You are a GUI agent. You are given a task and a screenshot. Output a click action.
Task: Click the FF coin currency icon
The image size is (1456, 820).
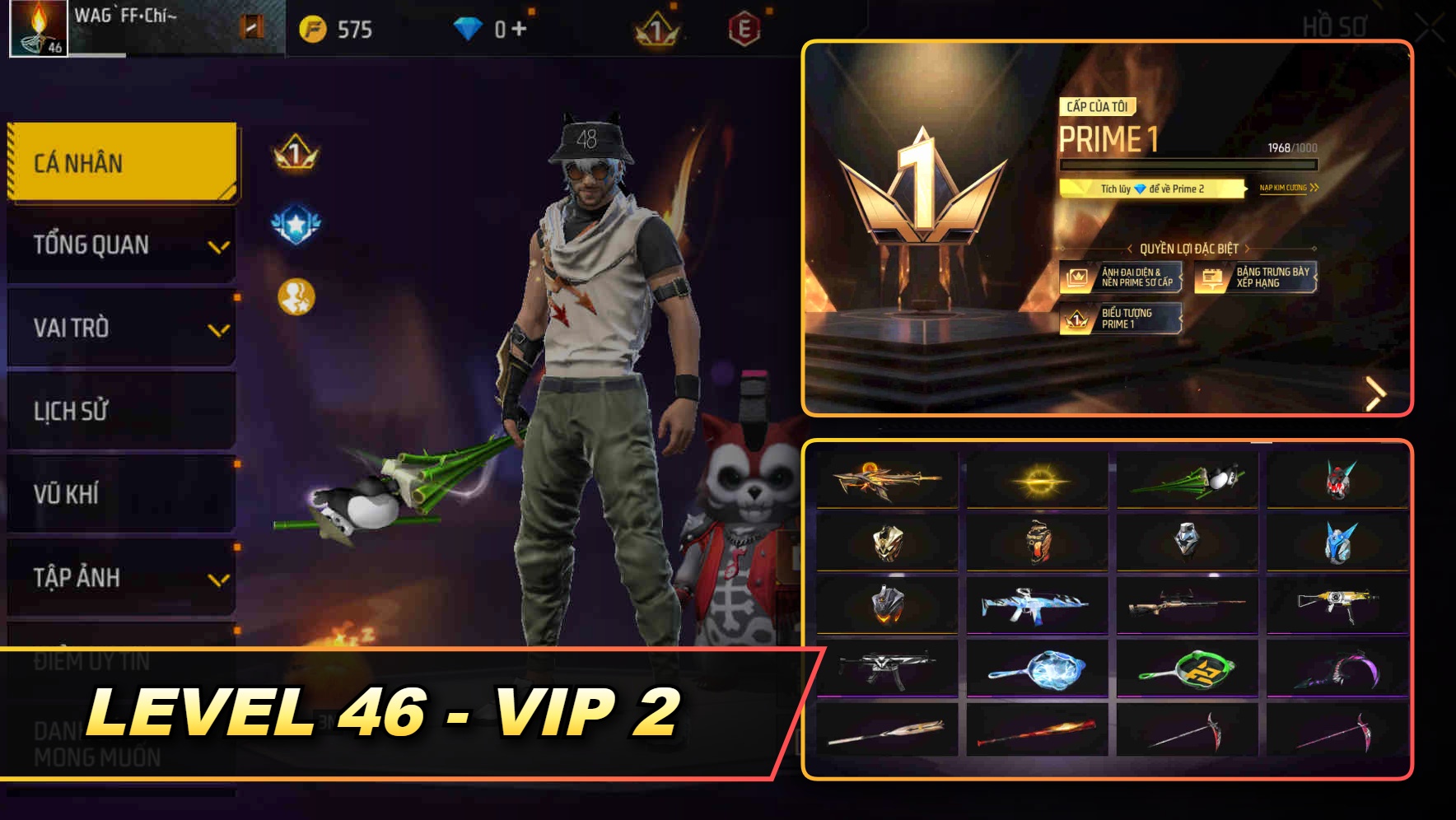tap(314, 28)
